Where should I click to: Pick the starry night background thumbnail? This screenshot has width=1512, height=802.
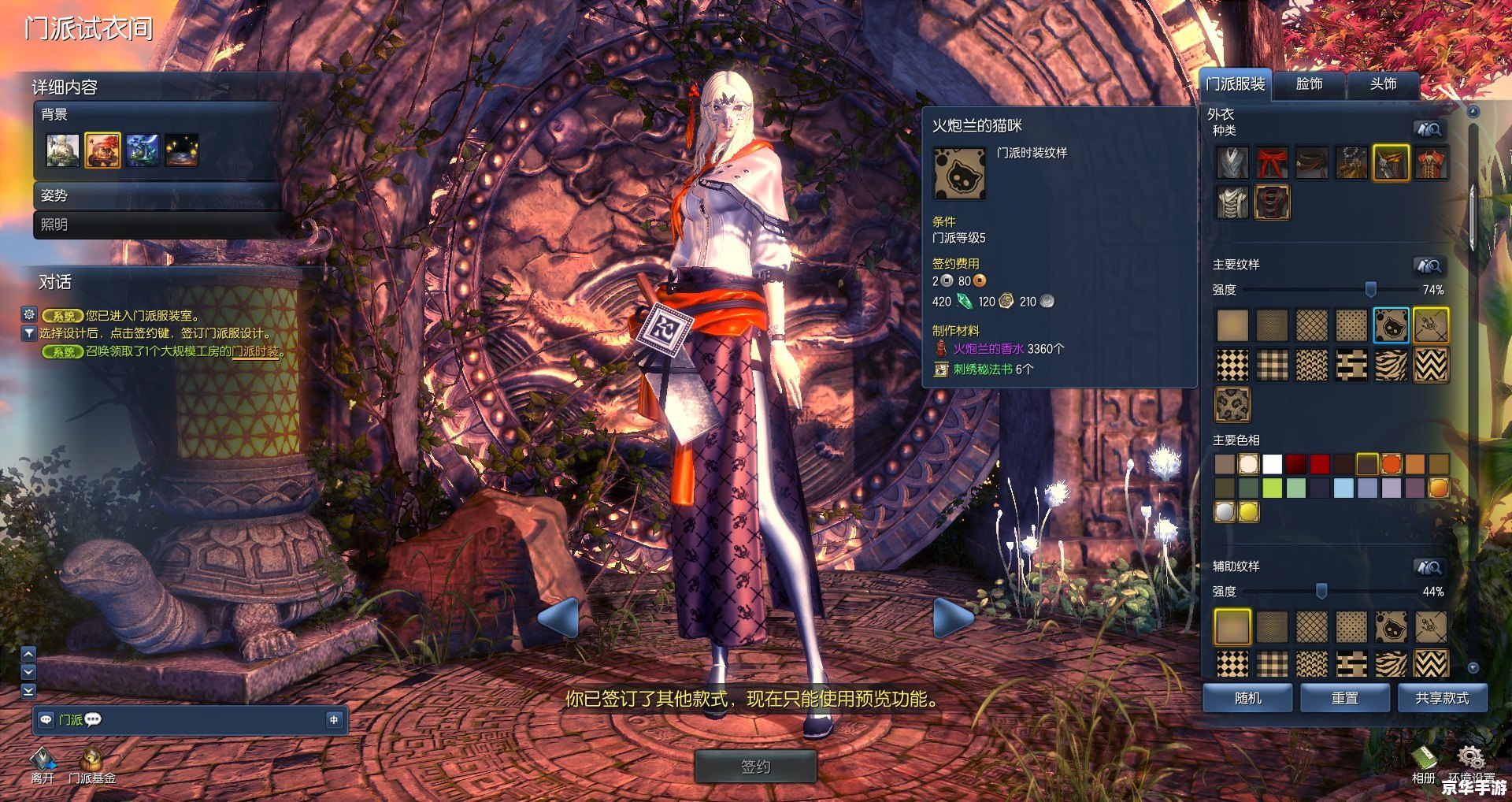pos(181,150)
